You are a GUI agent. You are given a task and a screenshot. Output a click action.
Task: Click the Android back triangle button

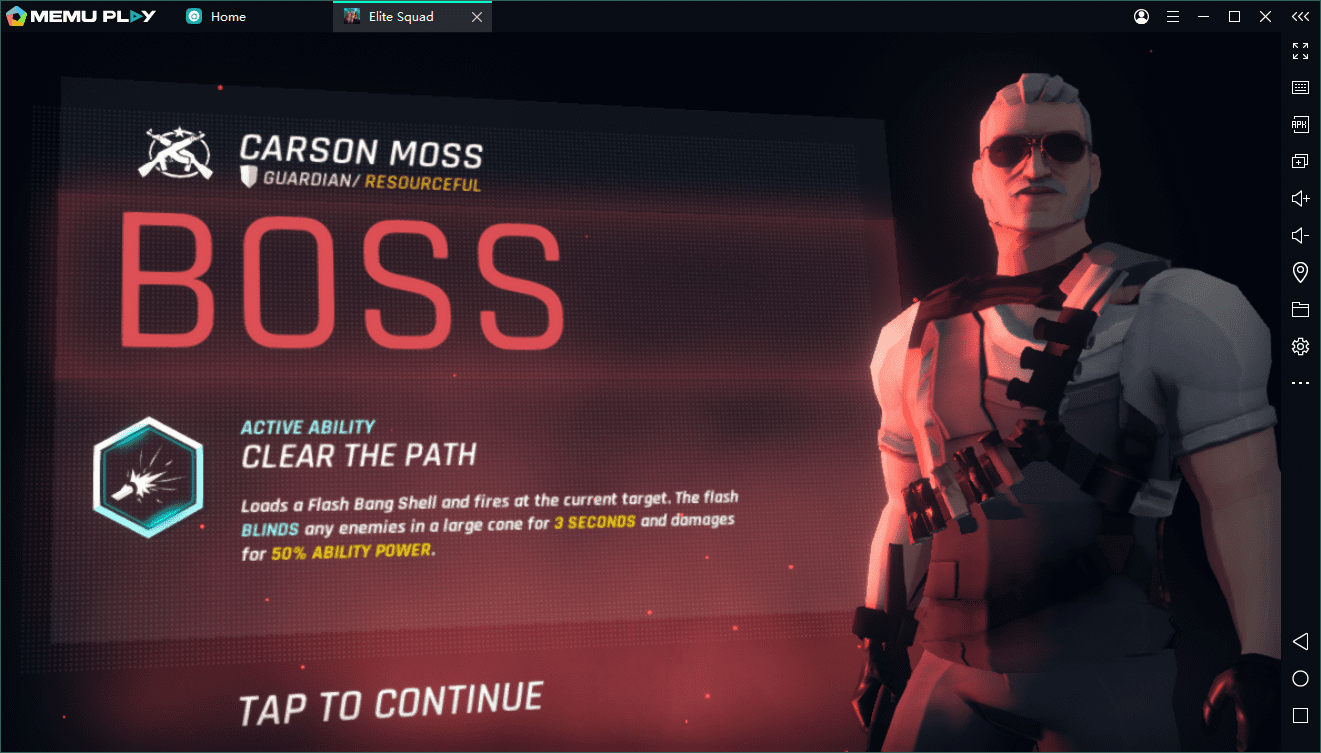[x=1300, y=641]
